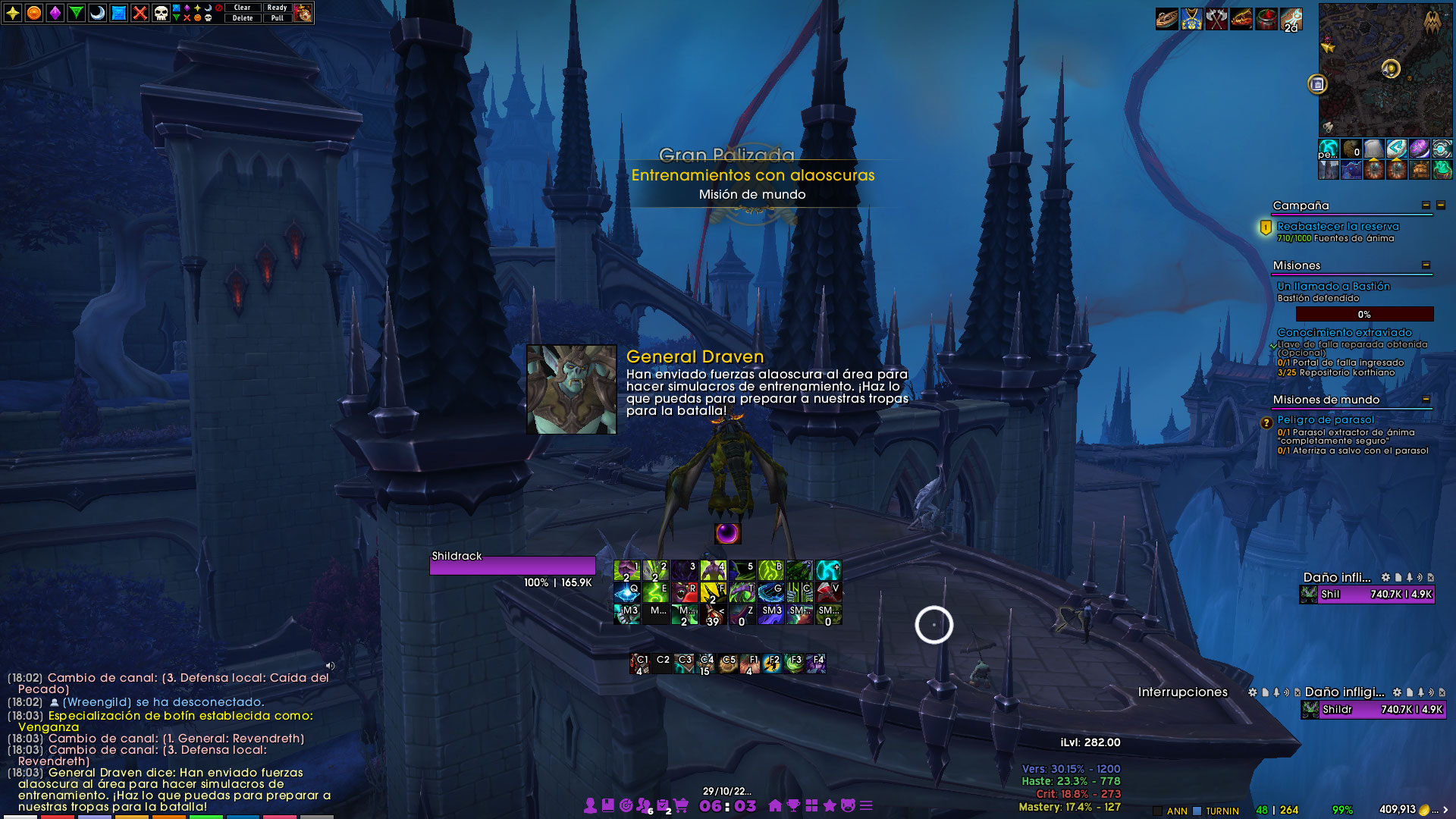Collapse the Misiones tracker section
Image resolution: width=1456 pixels, height=819 pixels.
click(x=1426, y=265)
